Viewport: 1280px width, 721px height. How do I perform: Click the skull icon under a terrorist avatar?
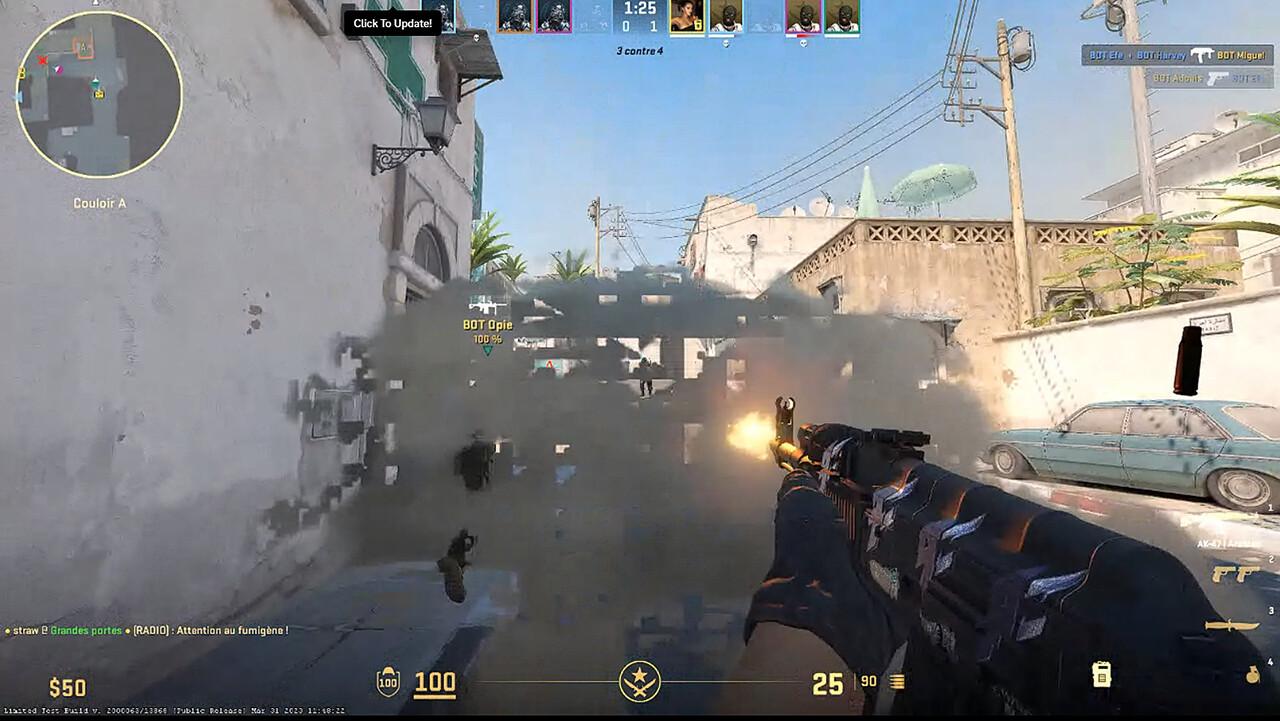726,42
